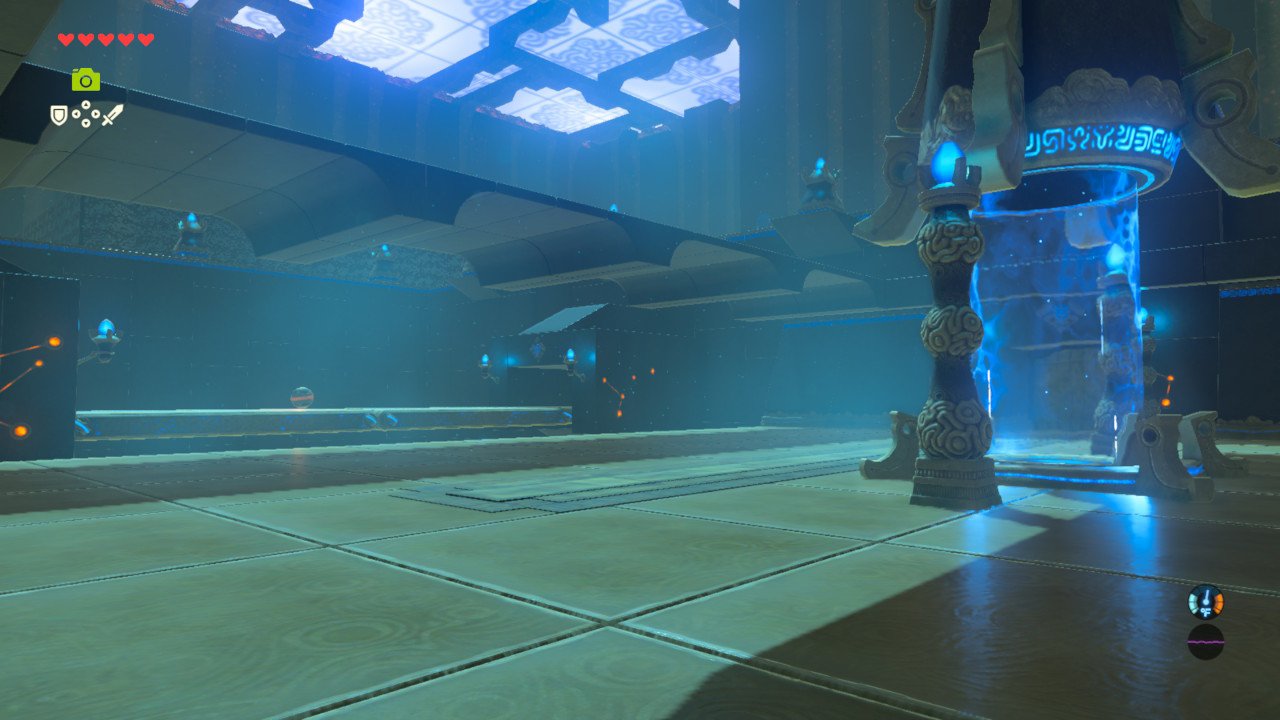Viewport: 1280px width, 720px height.
Task: Click the sword icon in the top-left HUD
Action: pos(112,115)
